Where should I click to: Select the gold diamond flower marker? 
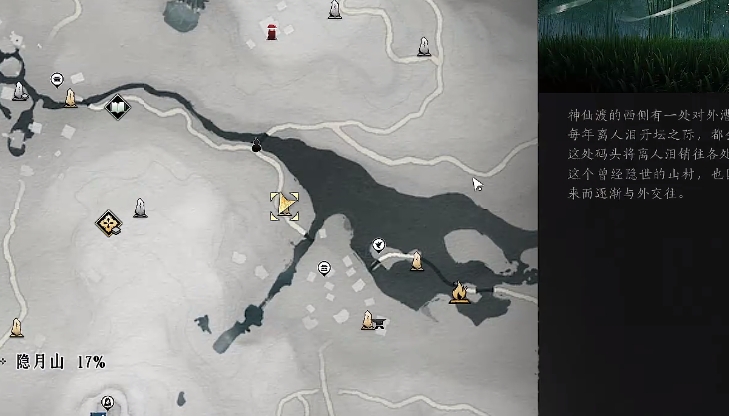pyautogui.click(x=109, y=223)
